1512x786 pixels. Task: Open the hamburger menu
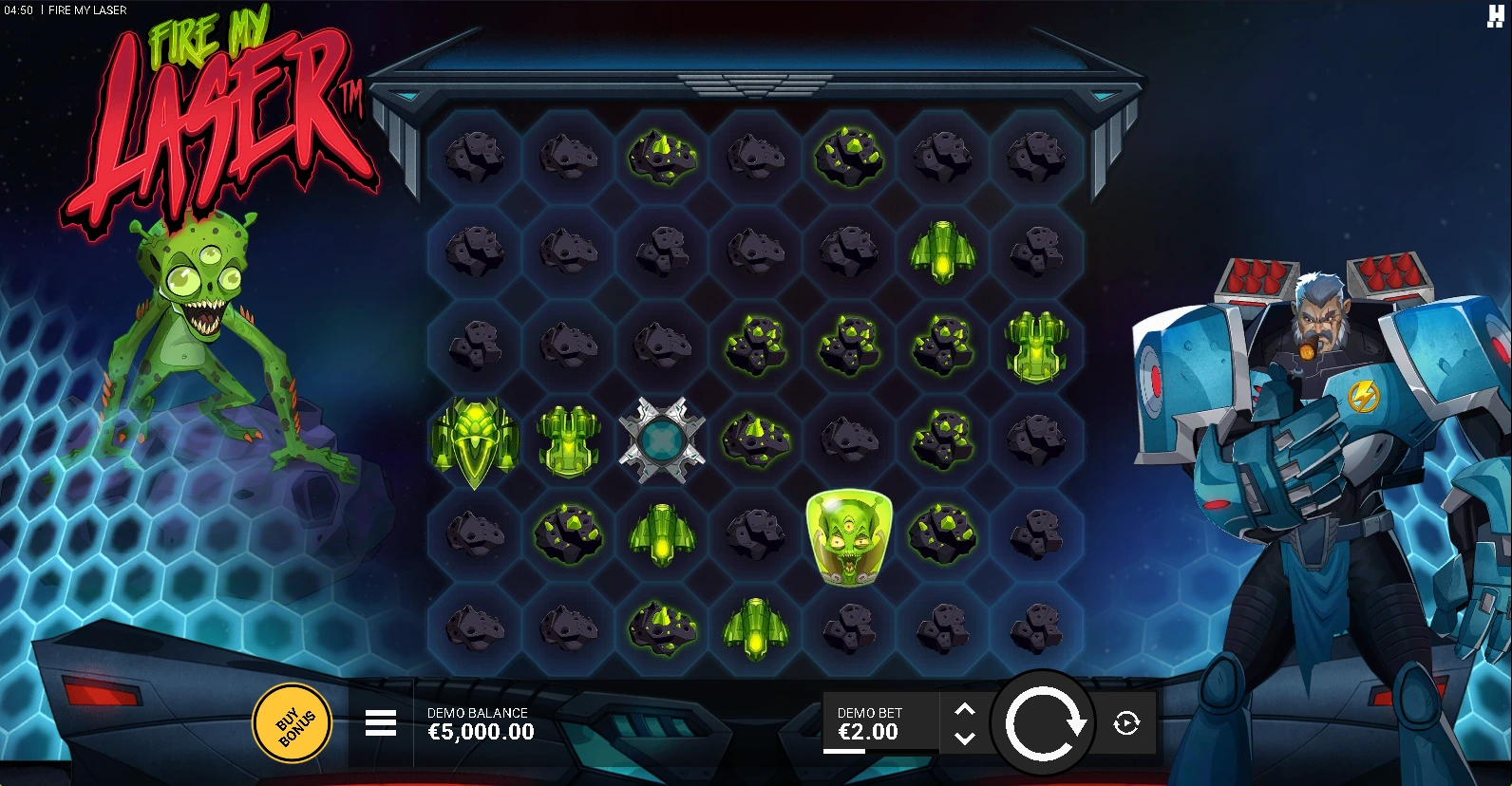pyautogui.click(x=381, y=723)
